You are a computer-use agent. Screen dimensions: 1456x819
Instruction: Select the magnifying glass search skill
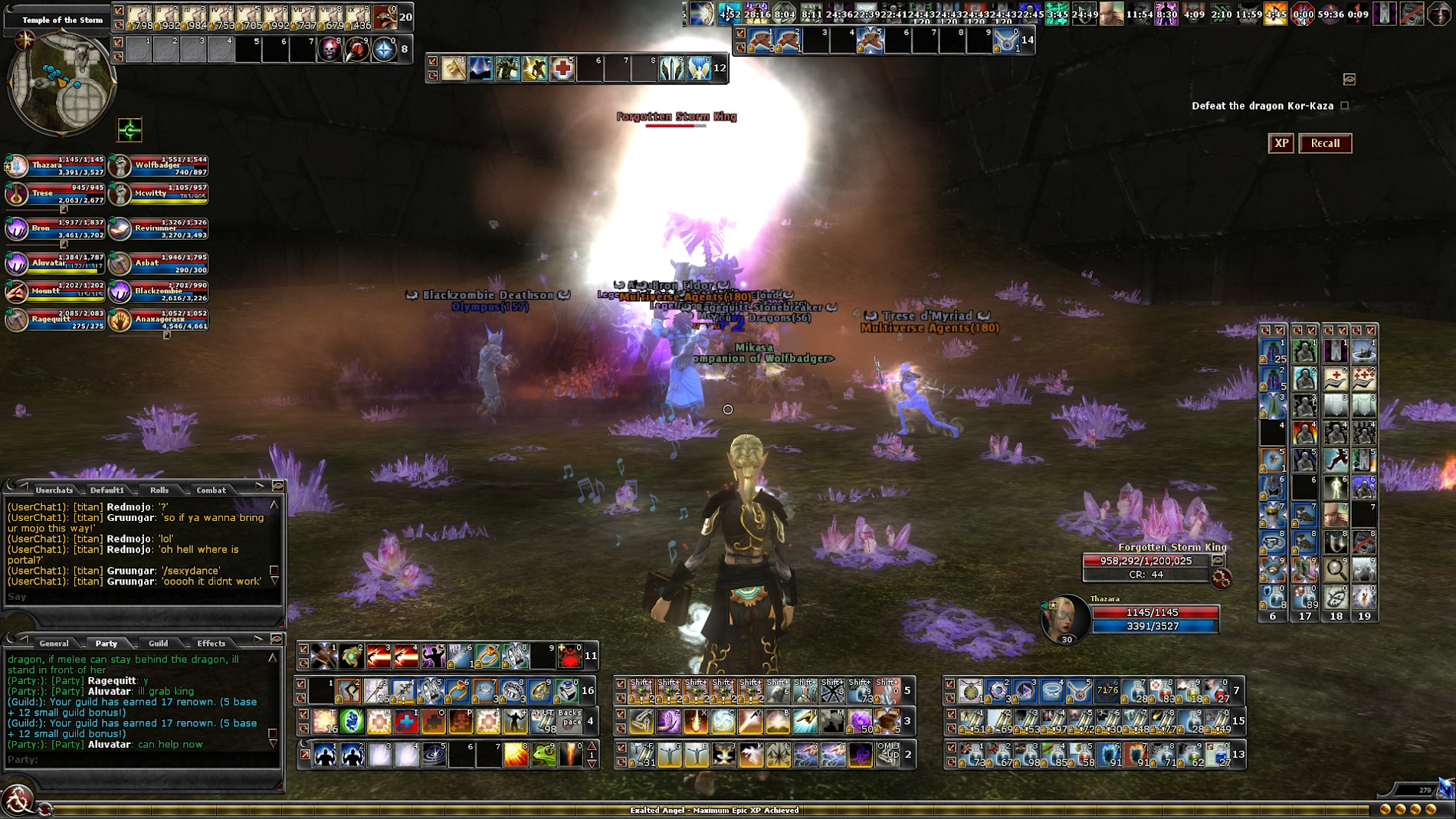(1336, 569)
